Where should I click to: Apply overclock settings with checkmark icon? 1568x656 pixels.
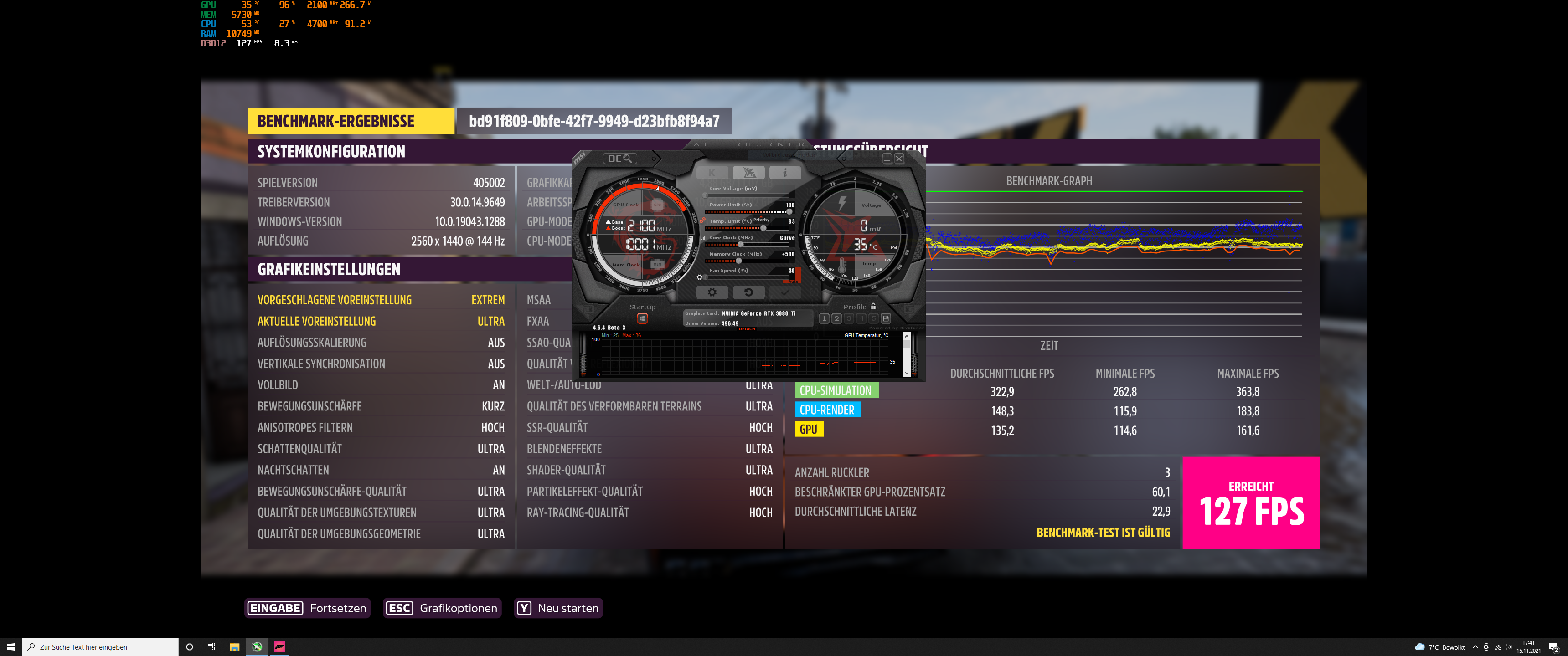(785, 293)
